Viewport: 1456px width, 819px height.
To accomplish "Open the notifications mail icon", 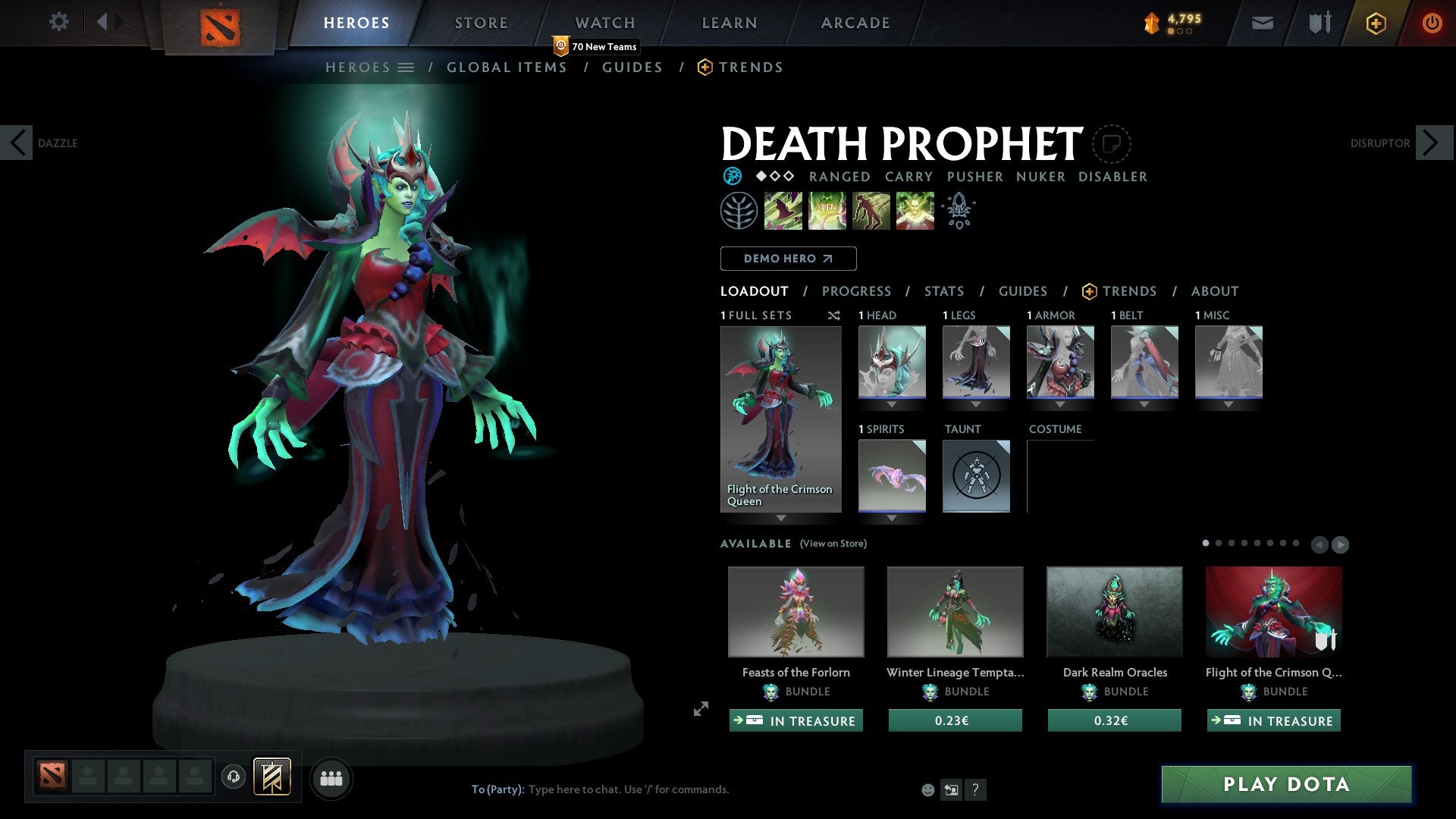I will (1262, 23).
